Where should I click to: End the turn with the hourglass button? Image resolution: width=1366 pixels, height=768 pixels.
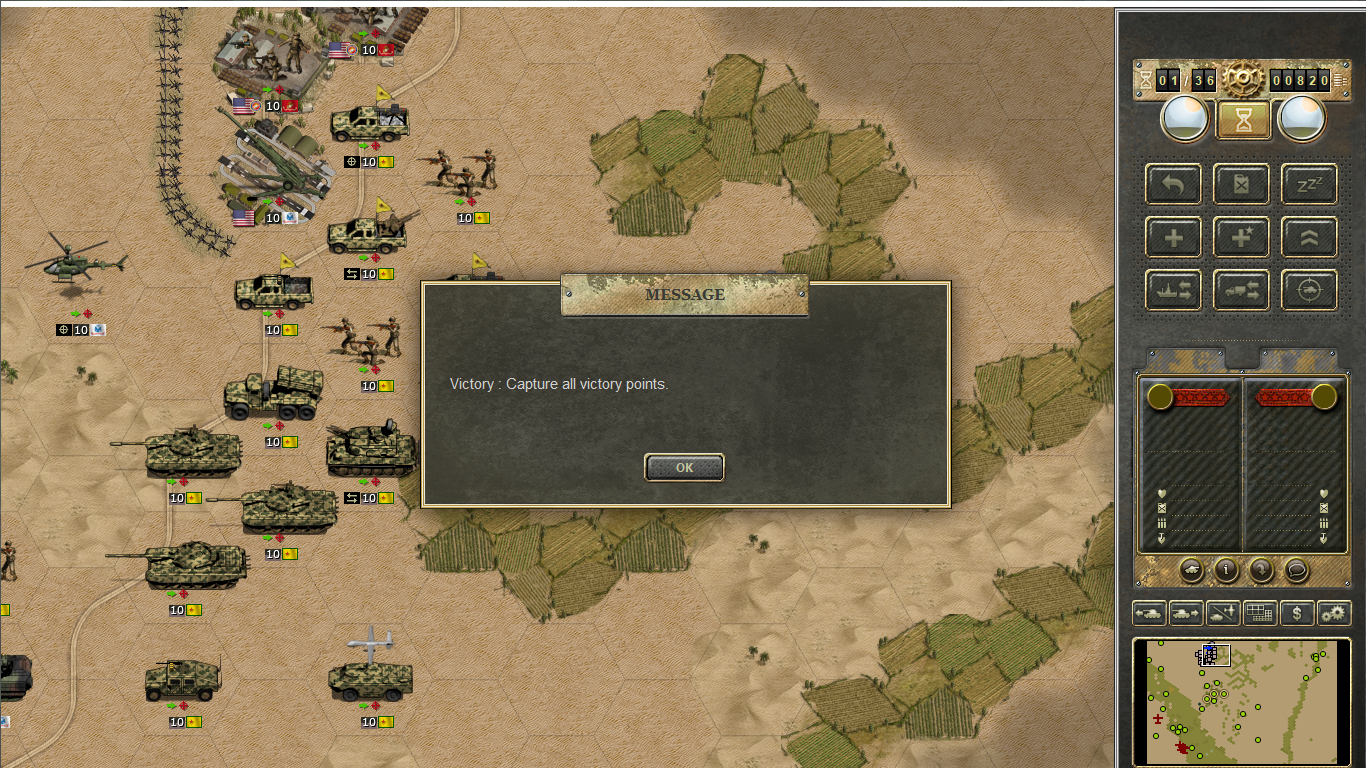[1243, 120]
